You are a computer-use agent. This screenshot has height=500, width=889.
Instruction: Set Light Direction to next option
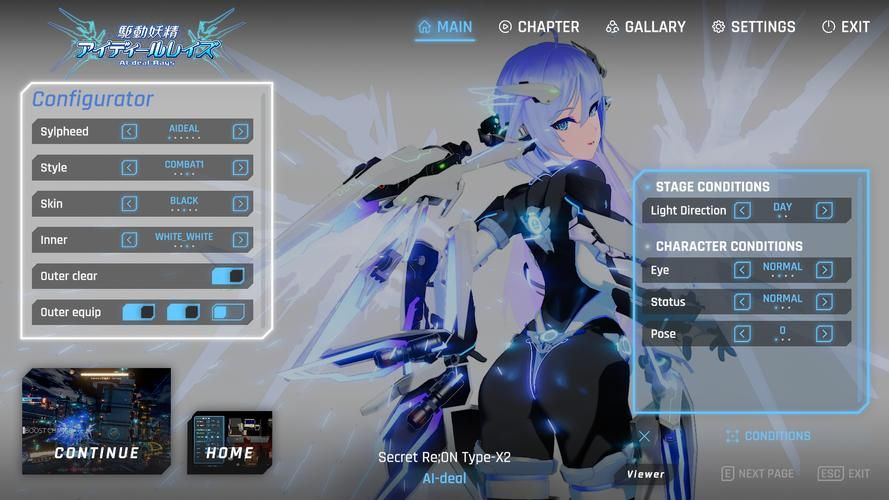point(824,210)
